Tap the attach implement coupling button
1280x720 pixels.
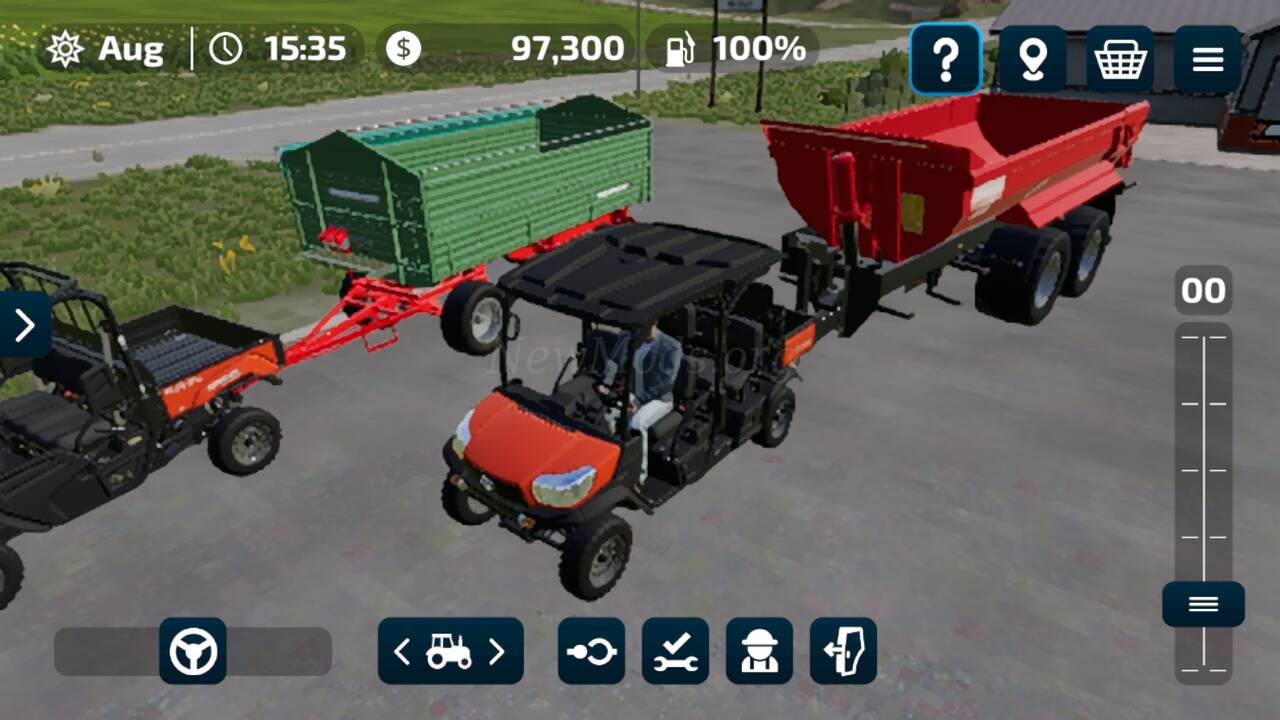(591, 651)
